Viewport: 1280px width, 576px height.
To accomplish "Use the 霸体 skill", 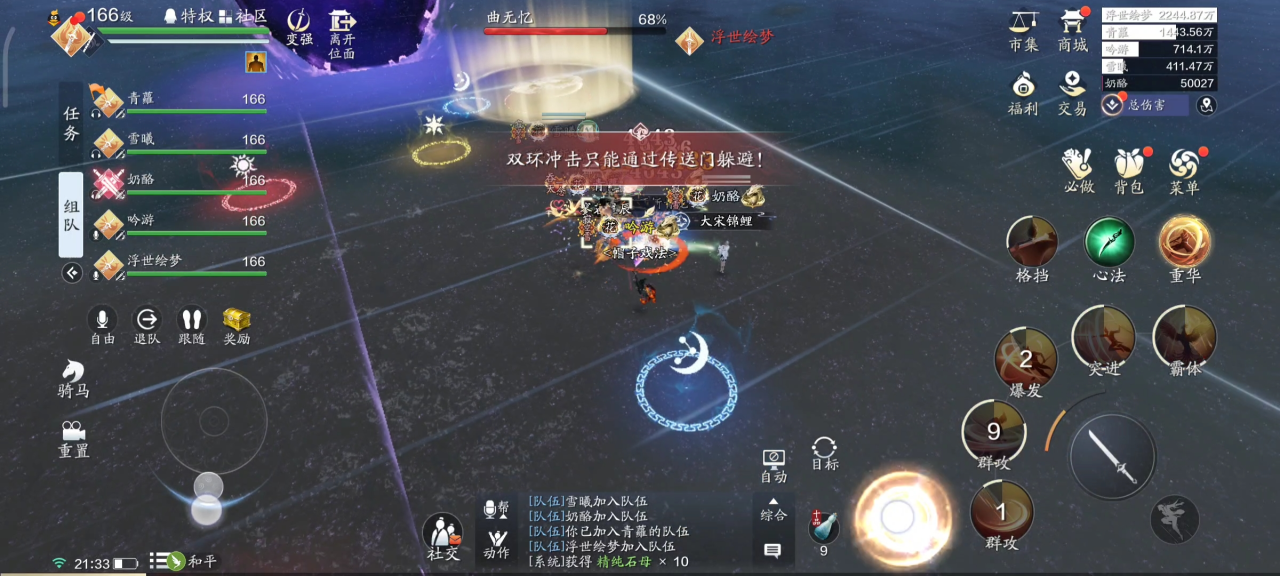I will pos(1185,338).
